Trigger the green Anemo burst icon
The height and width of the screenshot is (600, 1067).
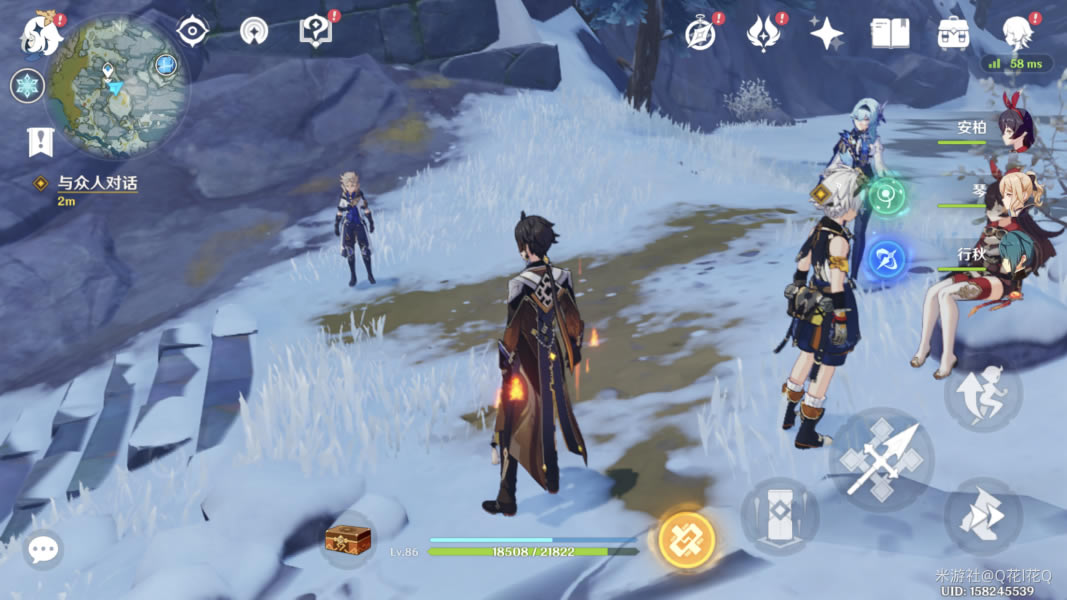(x=886, y=195)
